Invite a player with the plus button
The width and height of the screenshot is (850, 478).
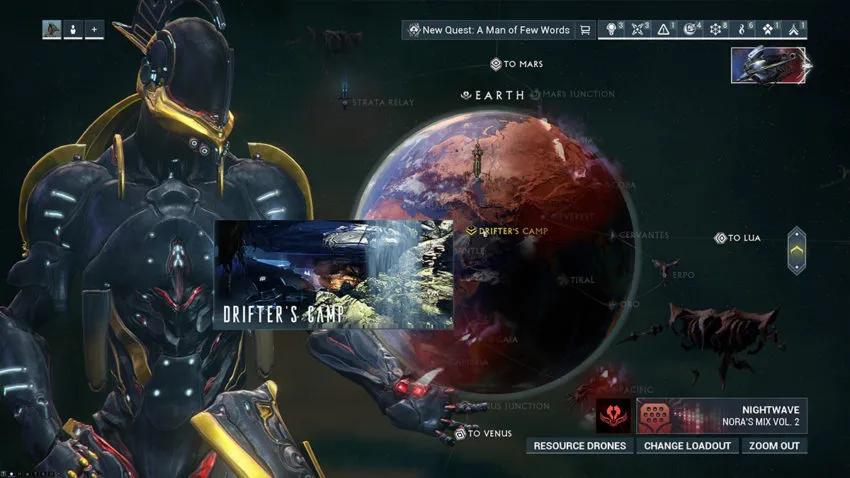point(94,30)
